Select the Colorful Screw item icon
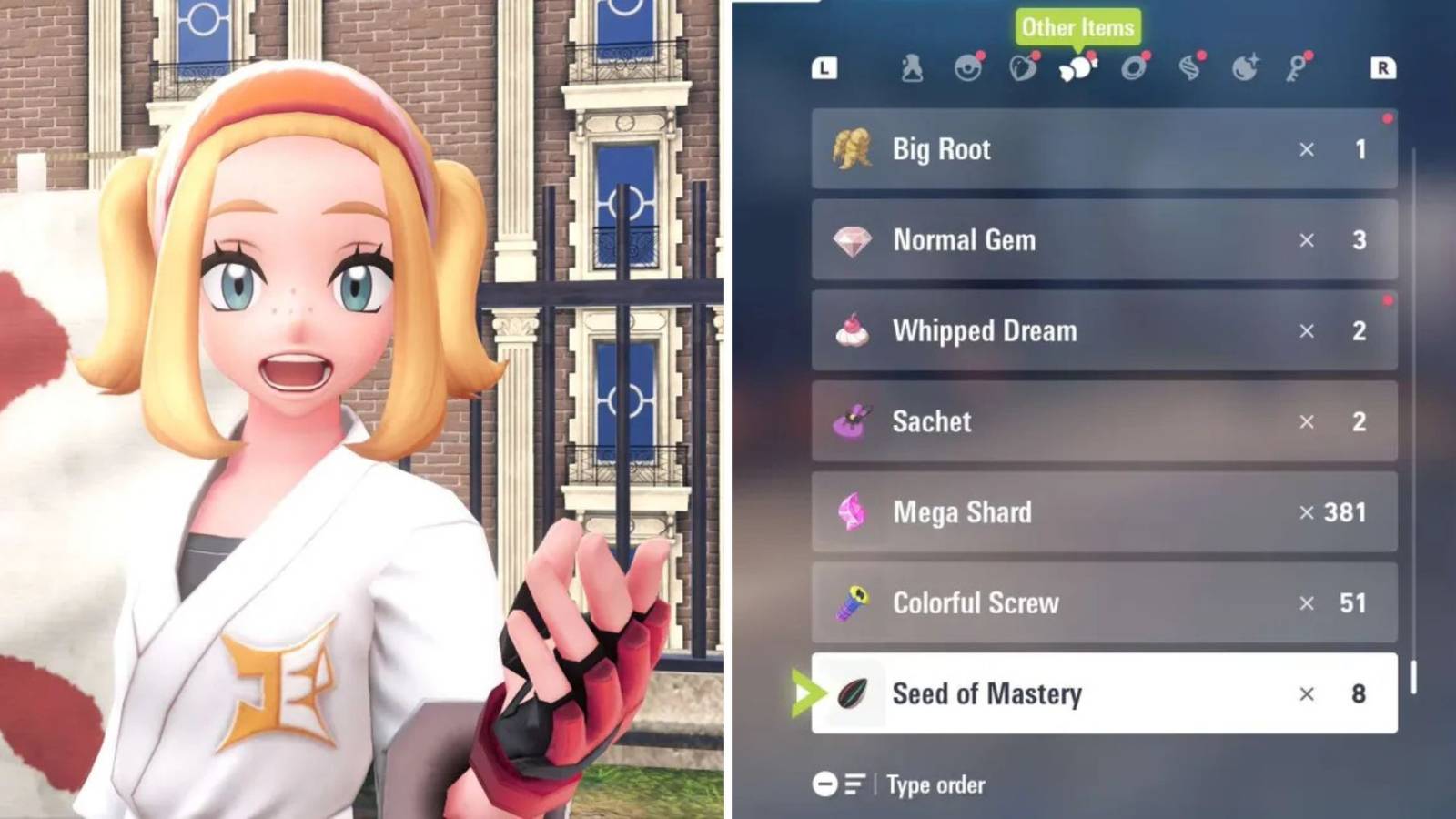 [854, 603]
